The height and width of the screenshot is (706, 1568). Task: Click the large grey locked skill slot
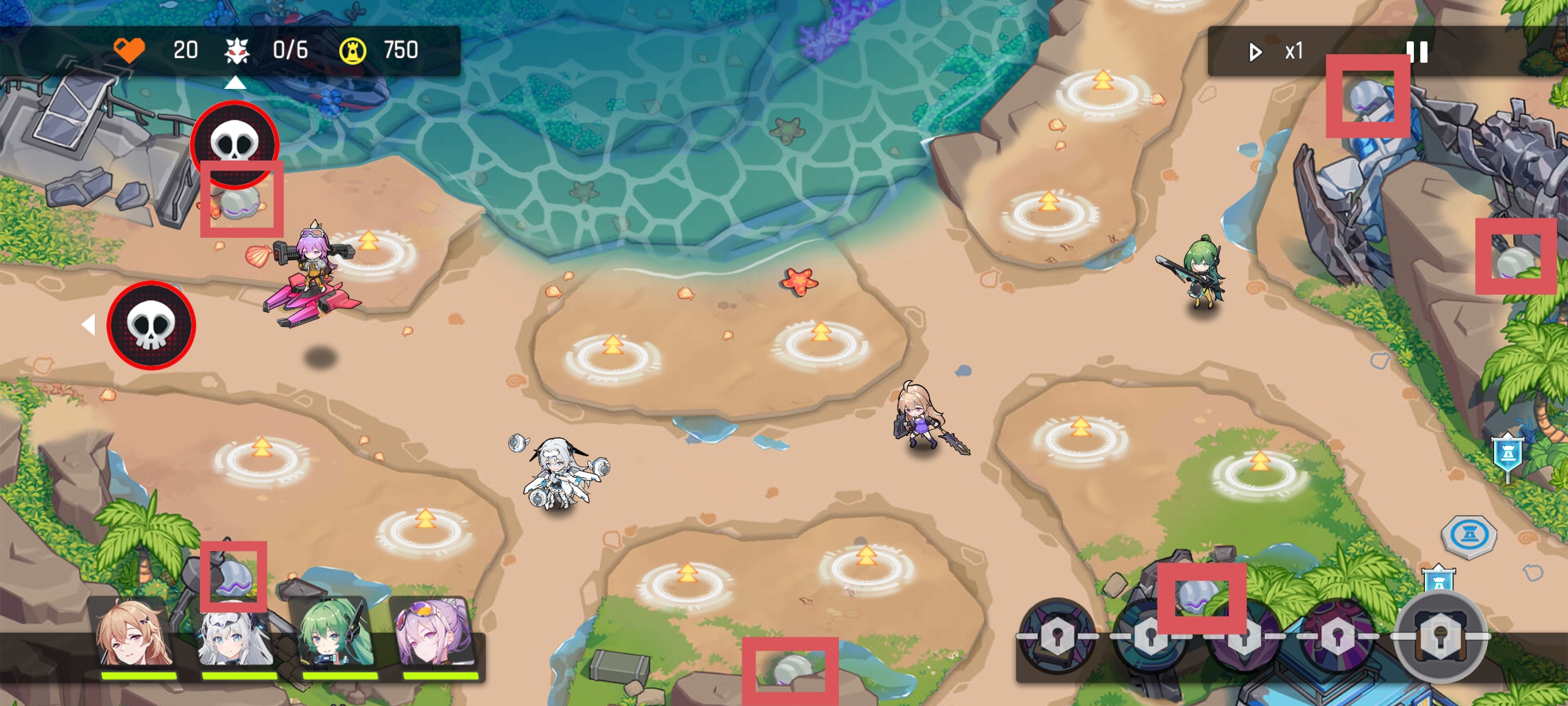pos(1441,637)
